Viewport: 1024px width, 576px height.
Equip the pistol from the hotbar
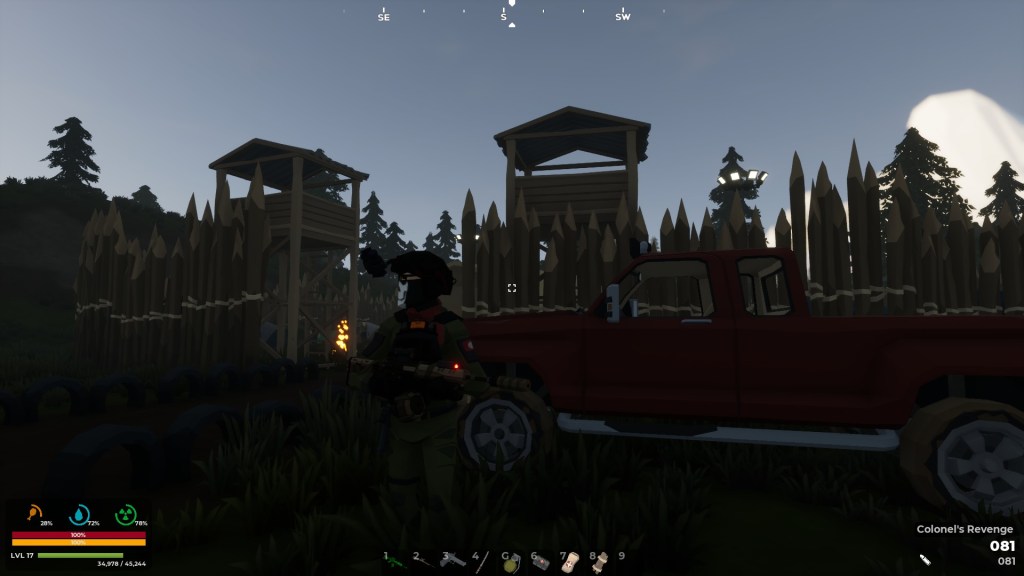coord(453,560)
